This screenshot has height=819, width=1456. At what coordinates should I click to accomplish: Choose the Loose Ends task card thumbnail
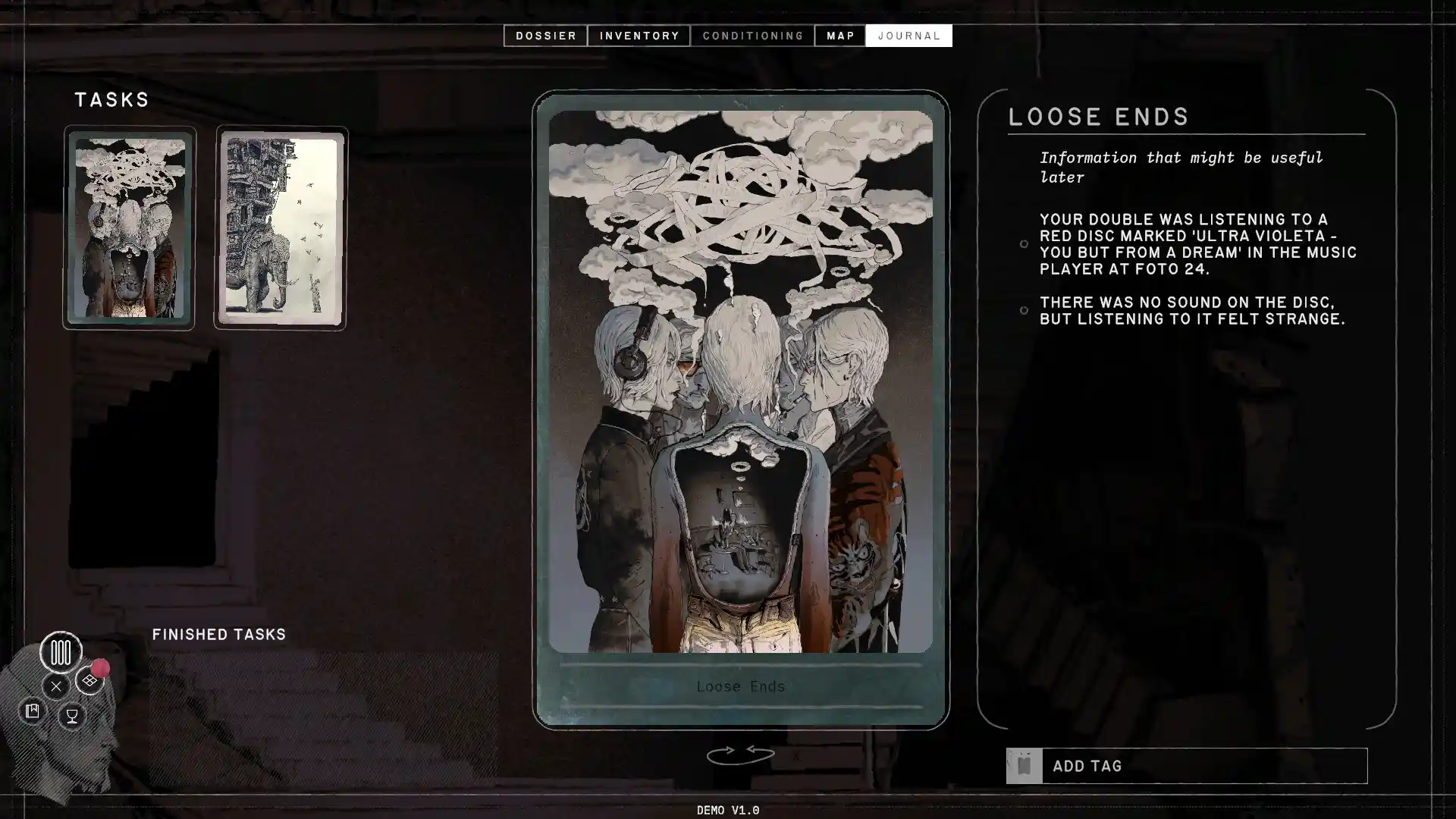129,227
